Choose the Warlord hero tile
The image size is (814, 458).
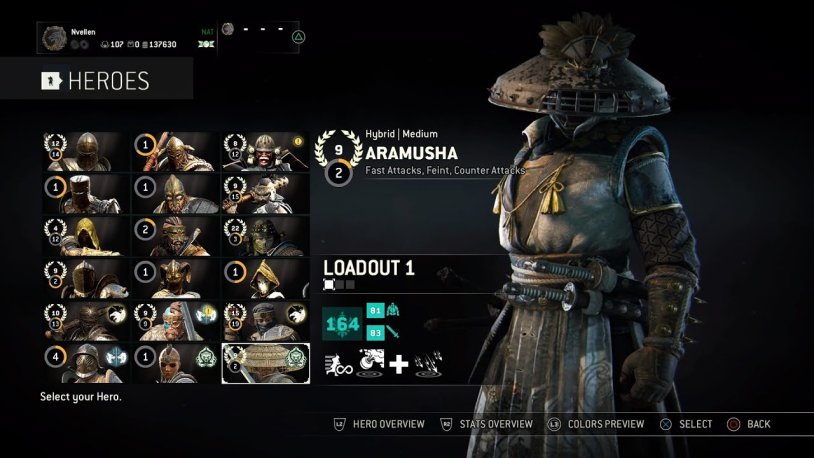coord(176,193)
